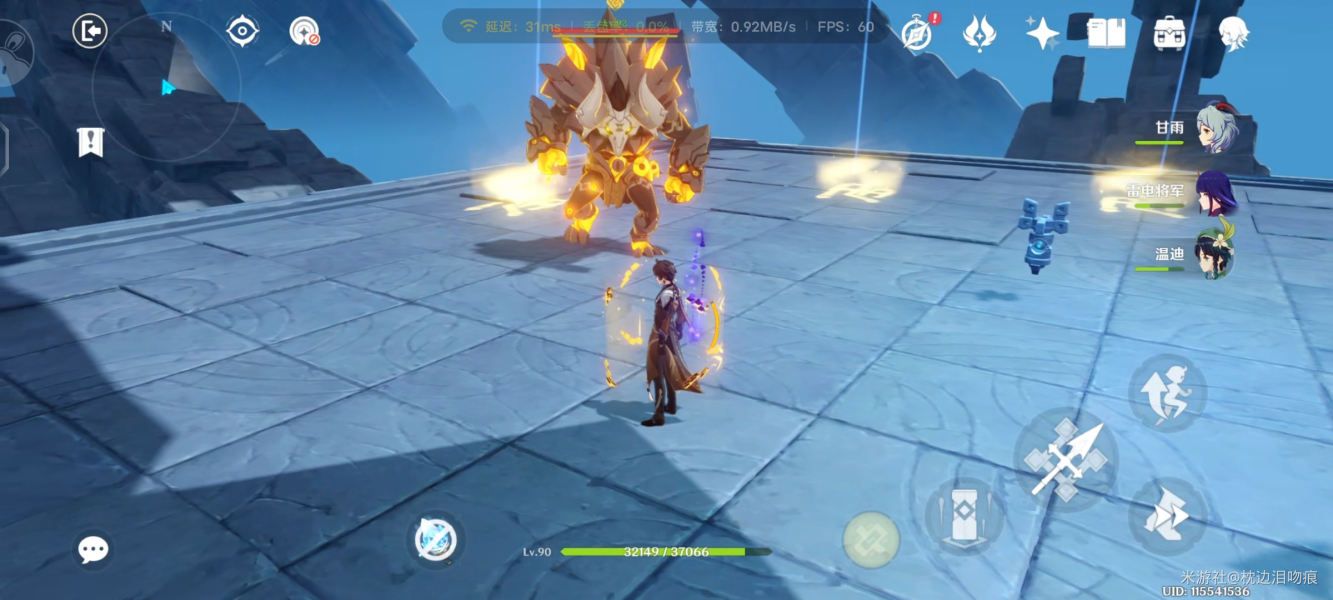The width and height of the screenshot is (1333, 600).
Task: Tap the spear normal attack button
Action: coord(1066,459)
